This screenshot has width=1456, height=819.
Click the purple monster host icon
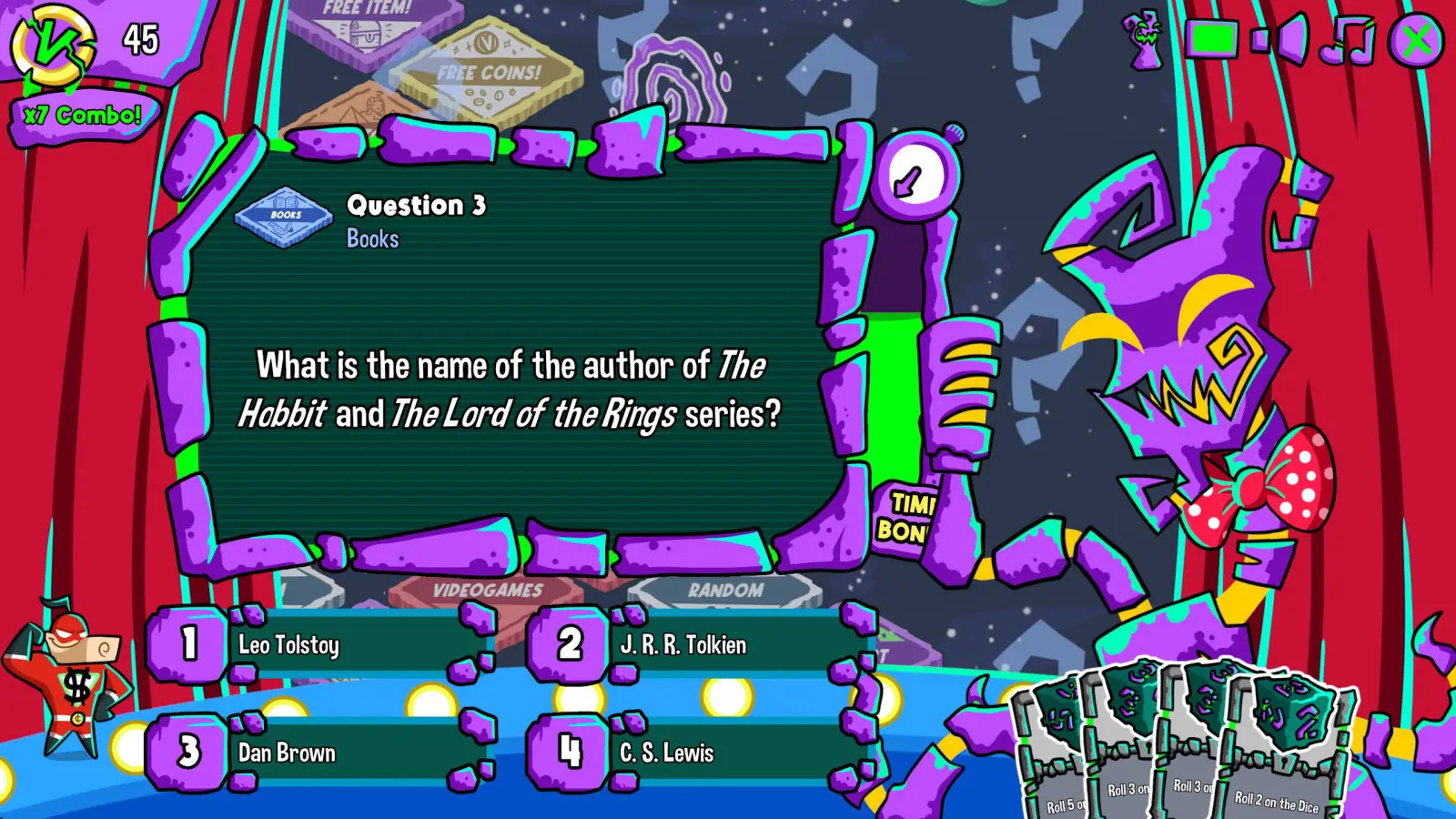[x=1146, y=40]
